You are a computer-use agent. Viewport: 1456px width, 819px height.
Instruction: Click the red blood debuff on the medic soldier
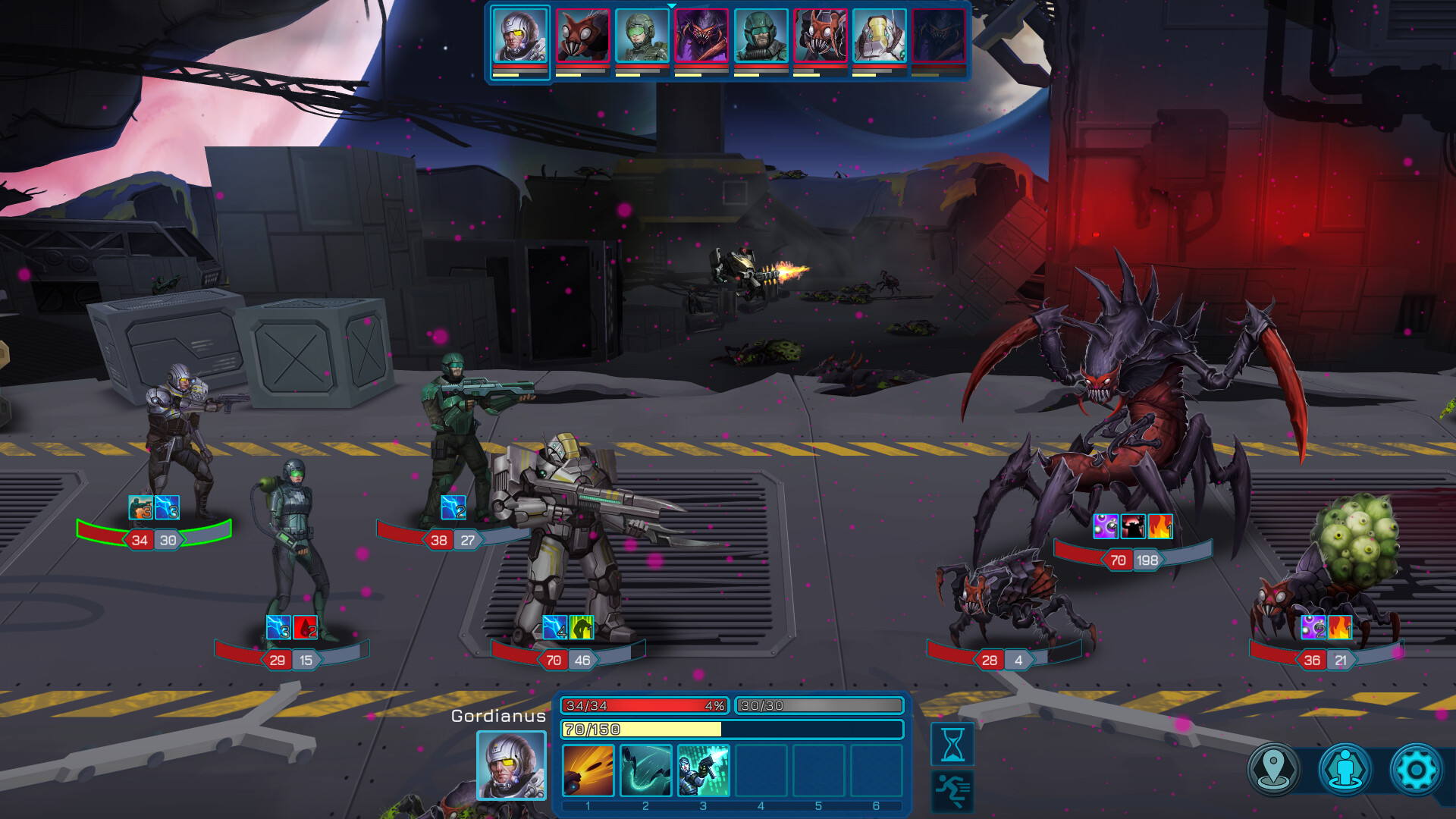click(306, 628)
